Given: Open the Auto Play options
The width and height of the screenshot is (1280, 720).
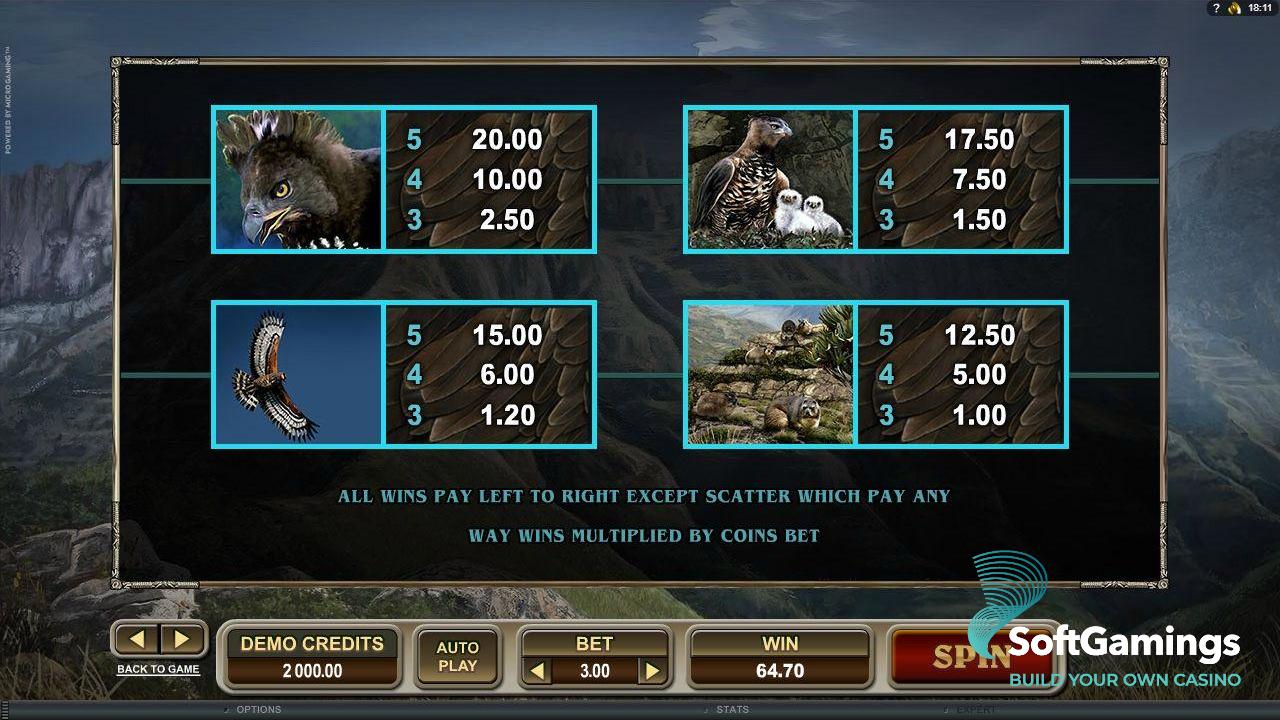Looking at the screenshot, I should pyautogui.click(x=457, y=657).
